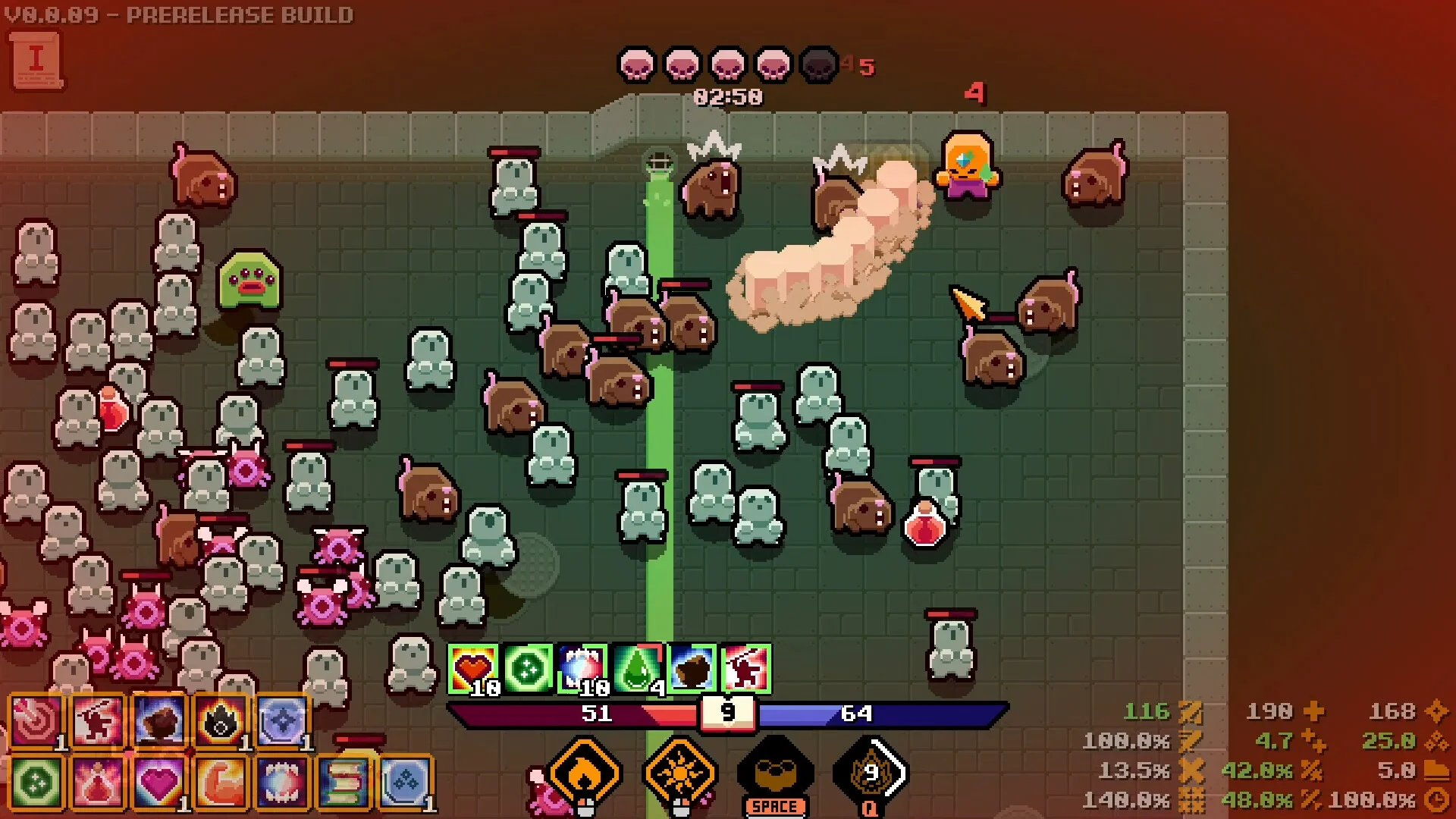Open the scroll marked with a red I

(x=36, y=61)
